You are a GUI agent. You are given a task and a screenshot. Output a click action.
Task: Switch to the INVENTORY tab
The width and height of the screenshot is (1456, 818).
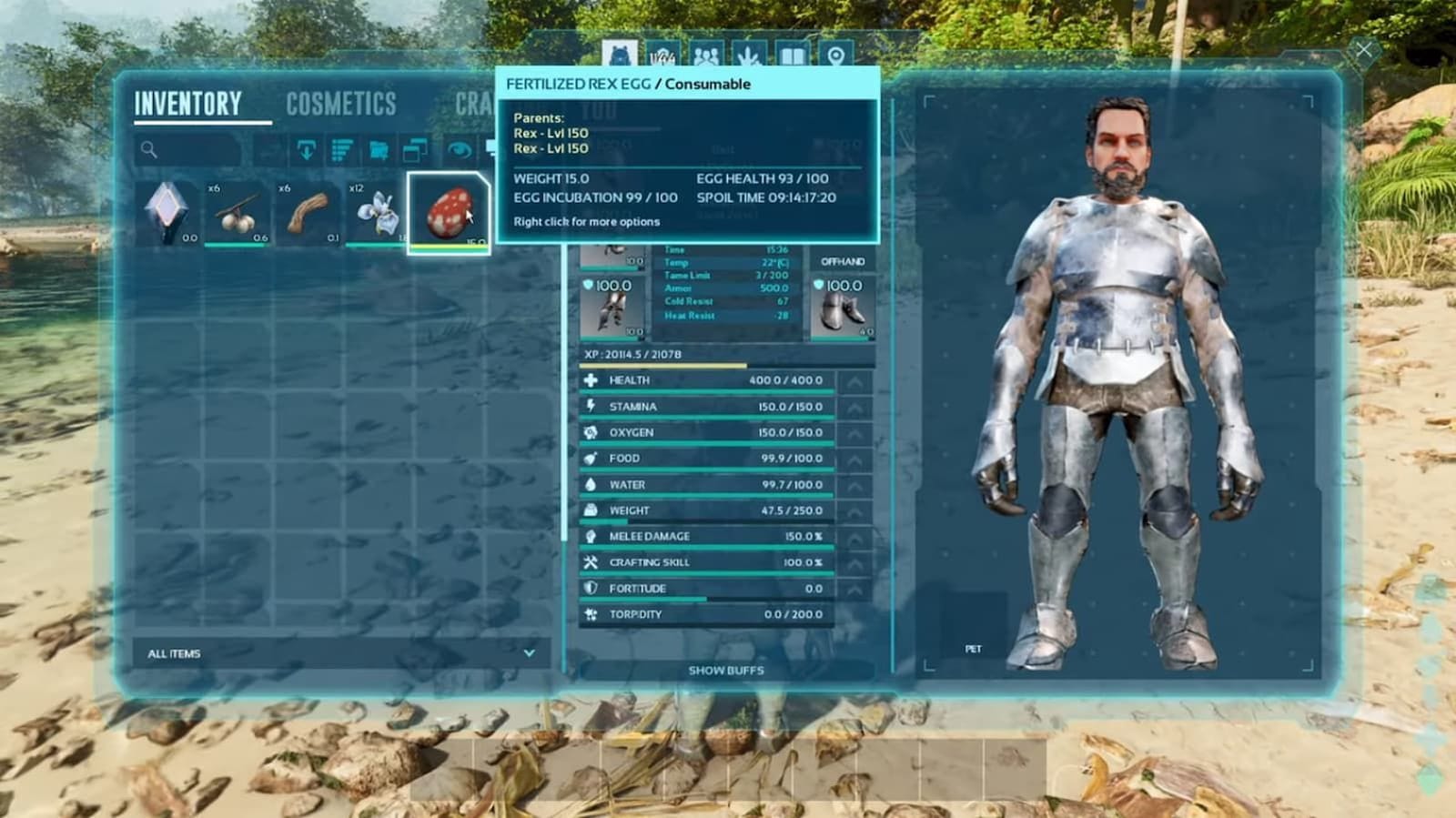[189, 105]
